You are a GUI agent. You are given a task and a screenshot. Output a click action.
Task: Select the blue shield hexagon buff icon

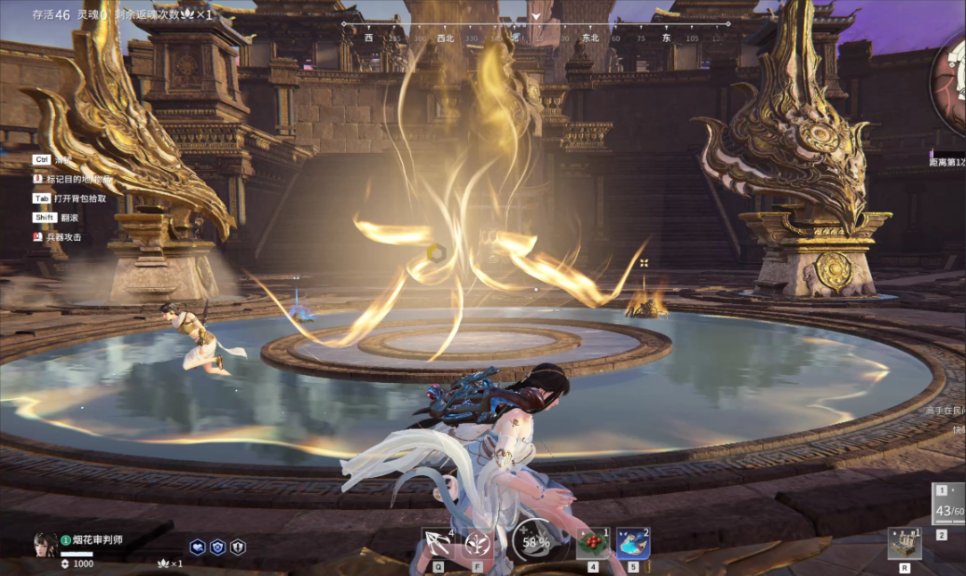click(x=218, y=547)
